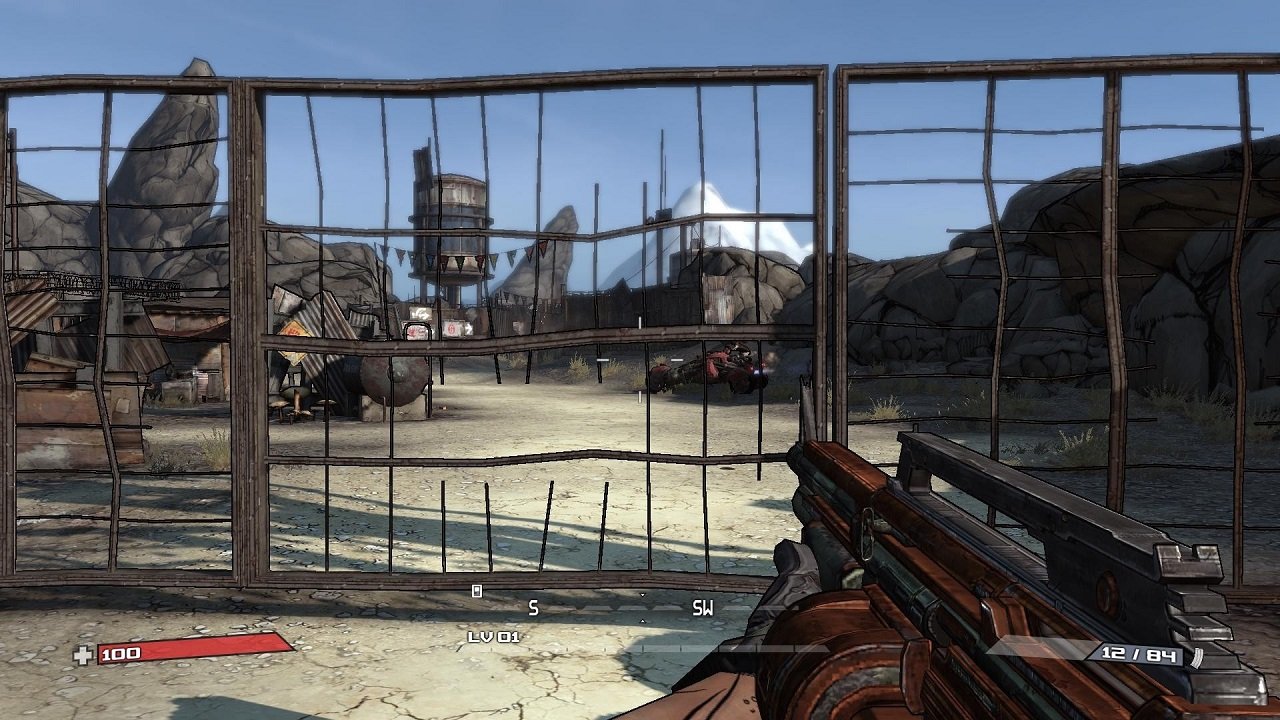
Task: Click the white objective marker above the compass
Action: coord(480,590)
